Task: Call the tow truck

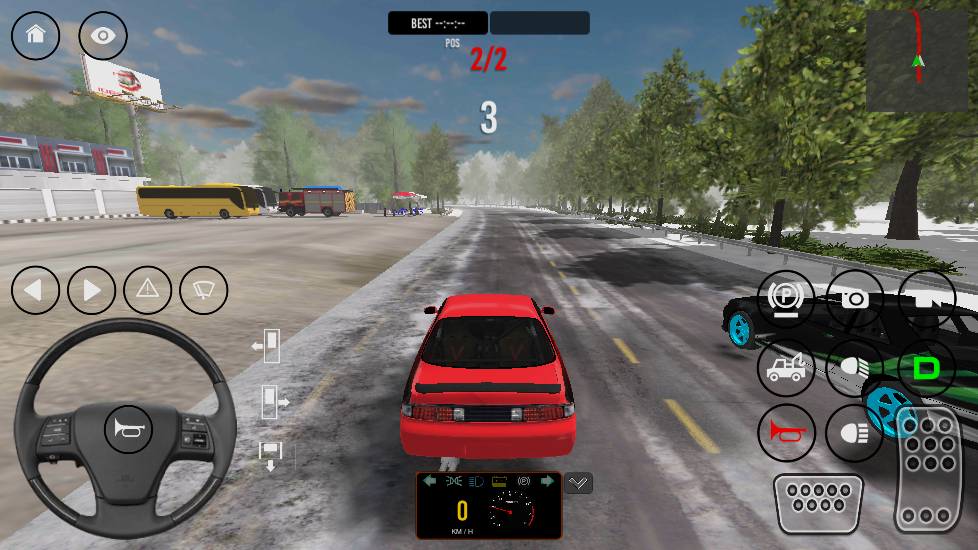Action: point(785,368)
